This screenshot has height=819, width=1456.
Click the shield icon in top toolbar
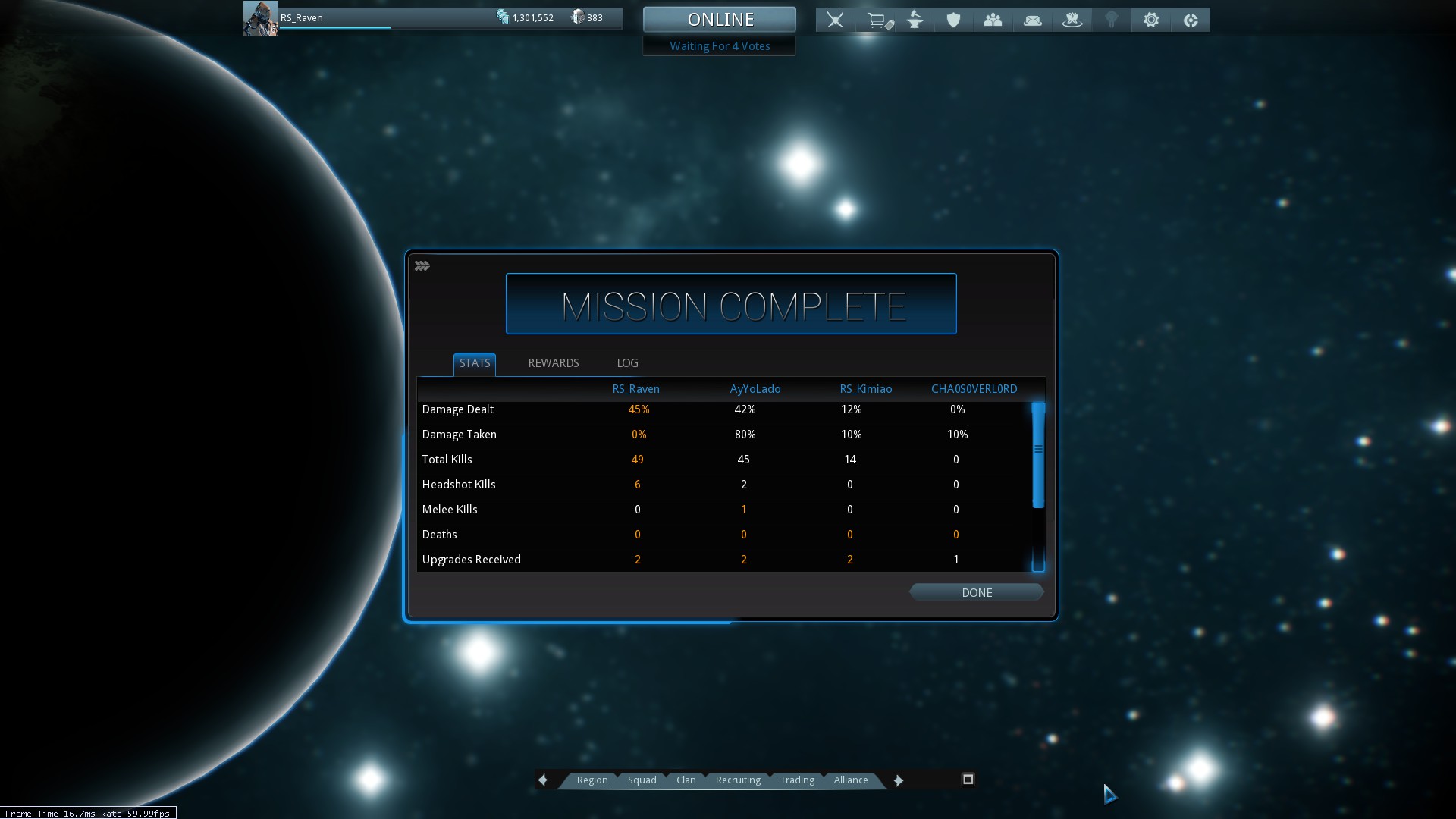pos(953,20)
